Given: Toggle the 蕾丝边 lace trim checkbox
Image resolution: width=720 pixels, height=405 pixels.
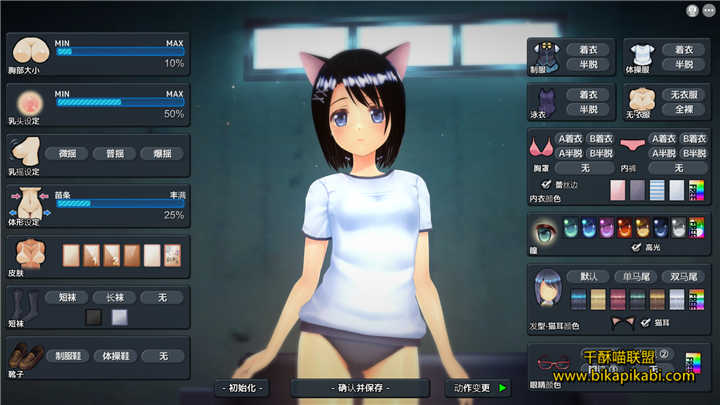Looking at the screenshot, I should point(545,185).
